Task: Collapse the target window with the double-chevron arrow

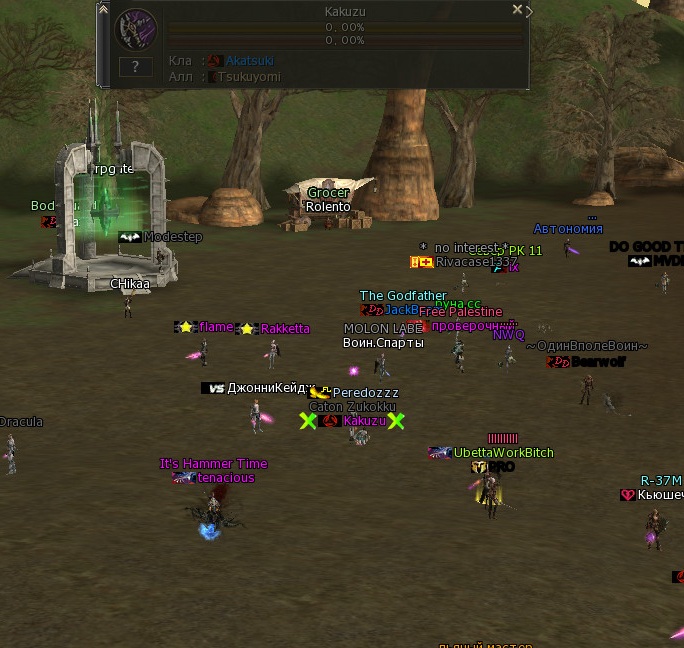Action: click(x=103, y=8)
